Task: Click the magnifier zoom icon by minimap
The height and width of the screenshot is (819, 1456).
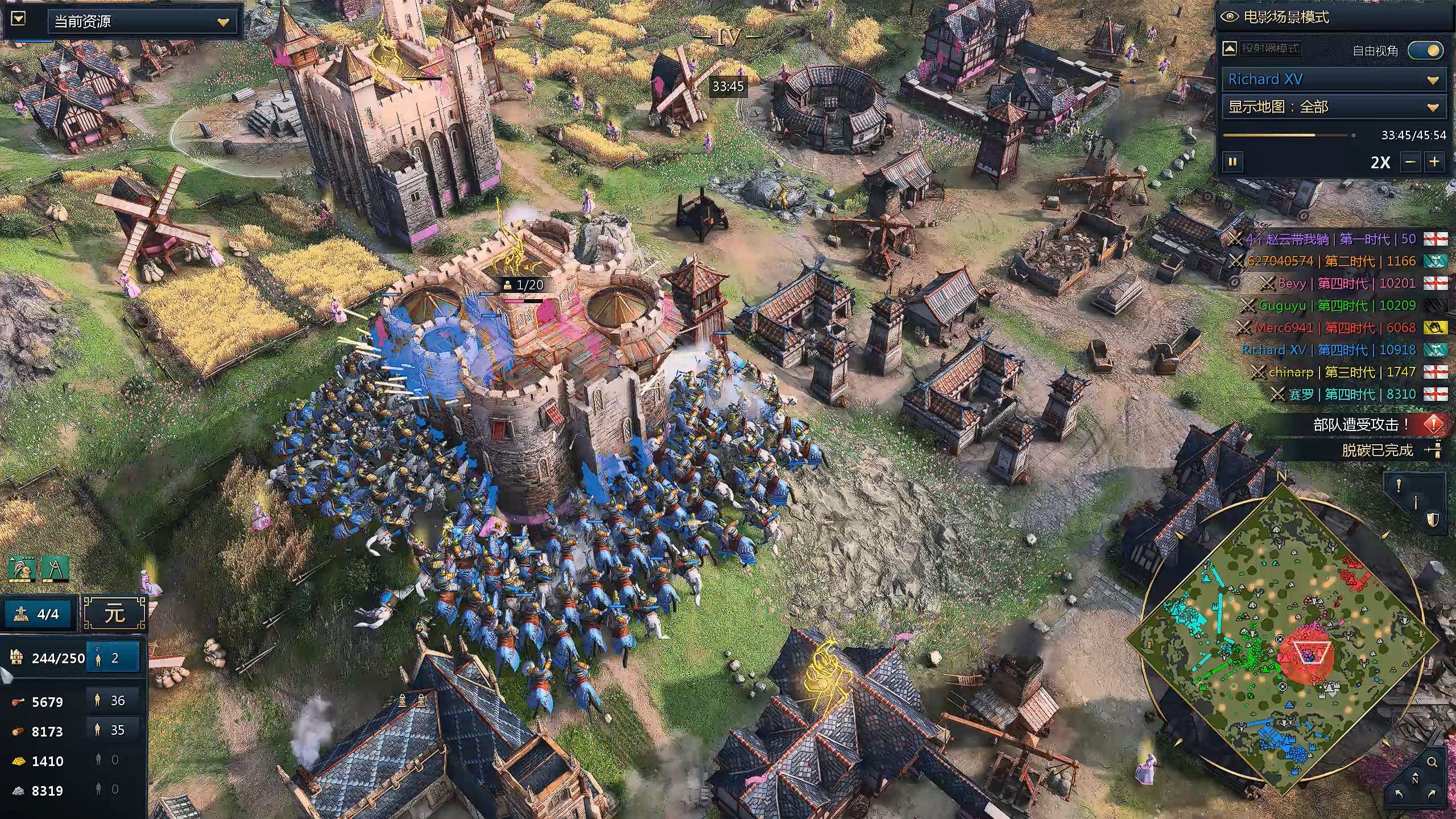Action: 1432,762
